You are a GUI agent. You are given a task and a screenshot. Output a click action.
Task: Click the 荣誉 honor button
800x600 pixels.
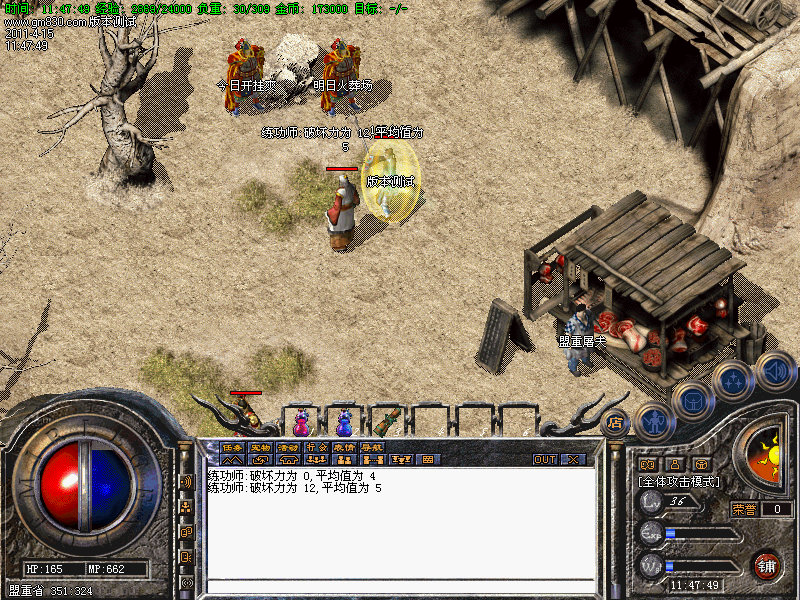point(745,509)
